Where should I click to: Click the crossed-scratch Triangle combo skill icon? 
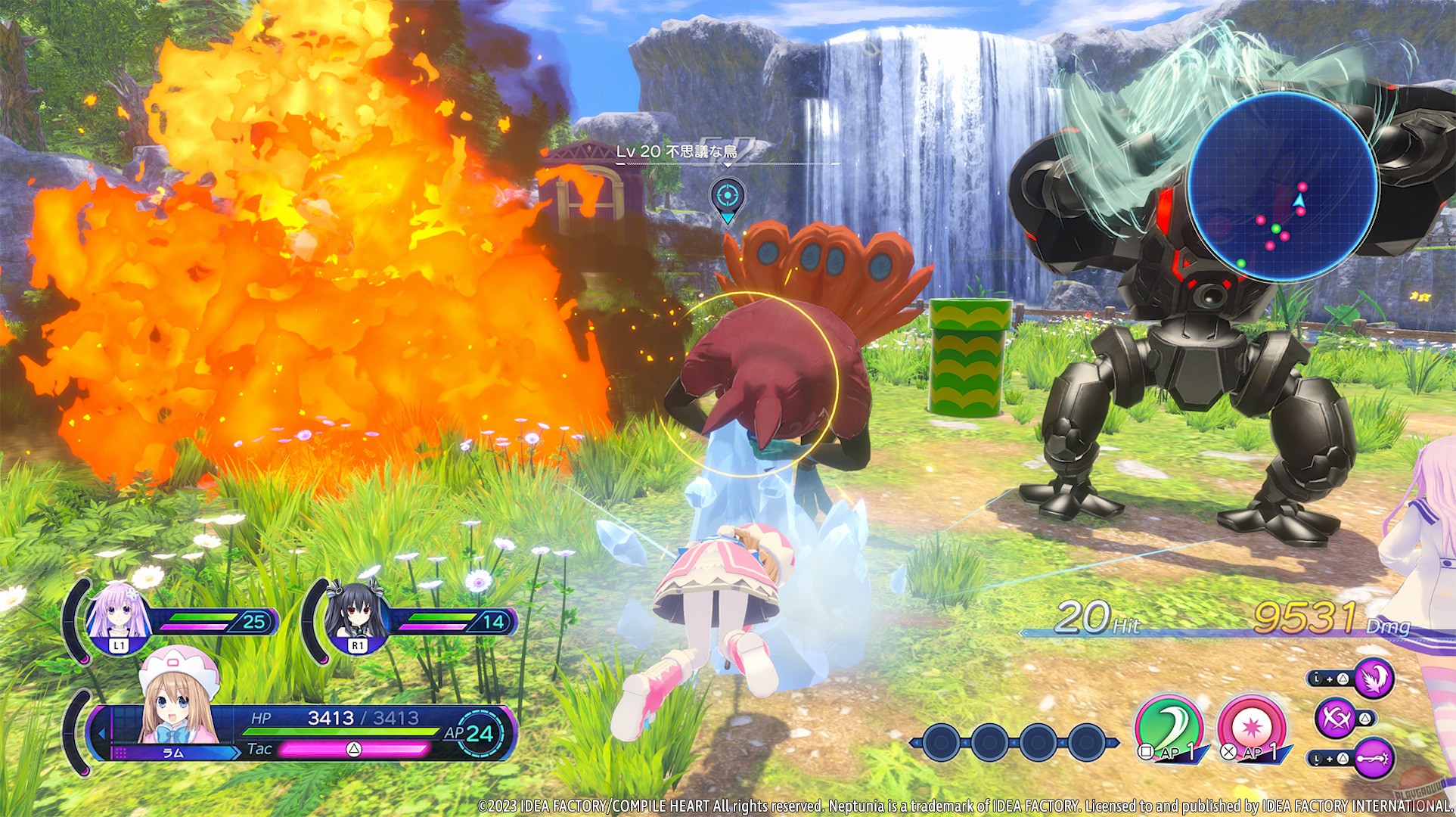(x=1337, y=721)
